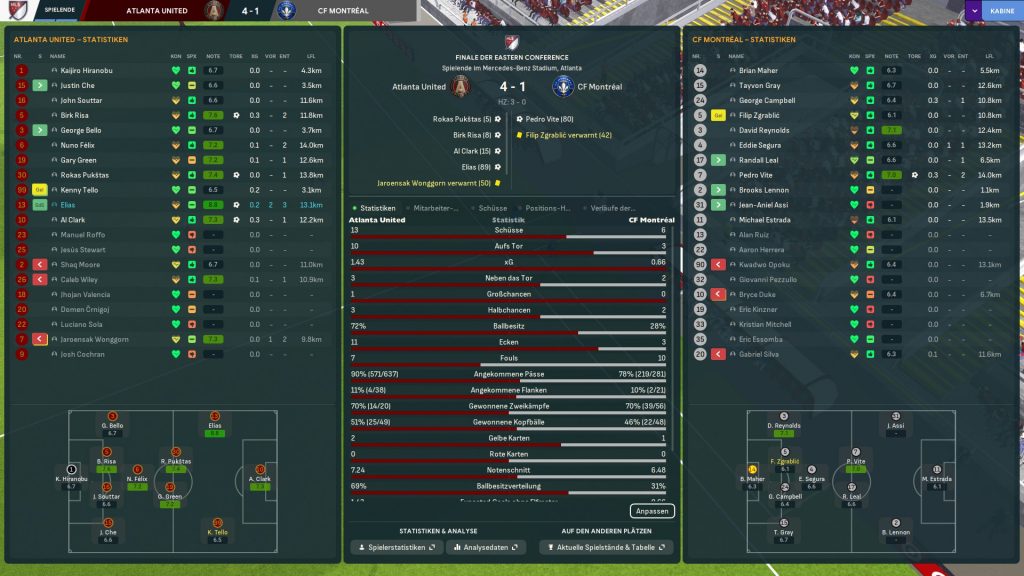Viewport: 1024px width, 576px height.
Task: Click the Anpassen button
Action: coord(652,511)
